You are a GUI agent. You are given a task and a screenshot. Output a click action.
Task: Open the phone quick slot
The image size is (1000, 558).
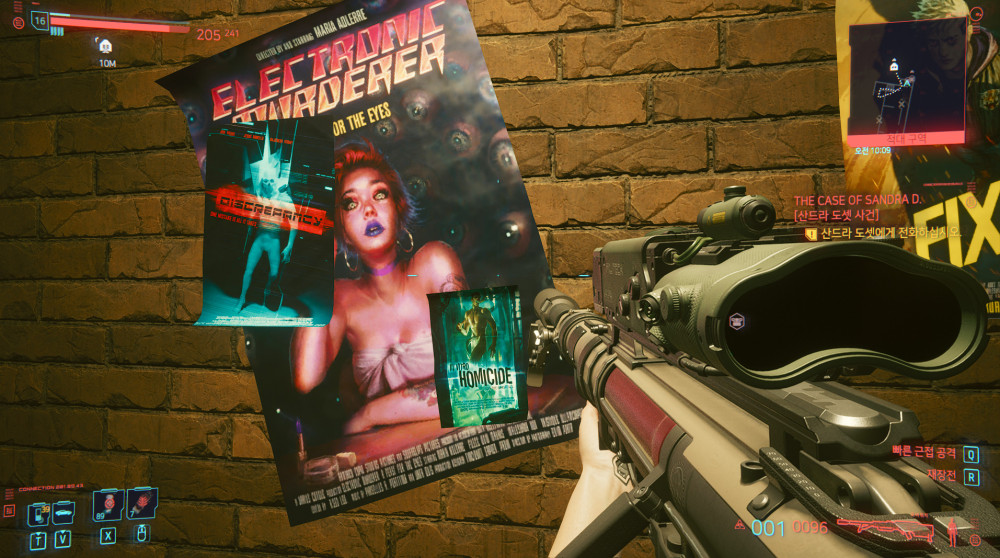coord(38,513)
